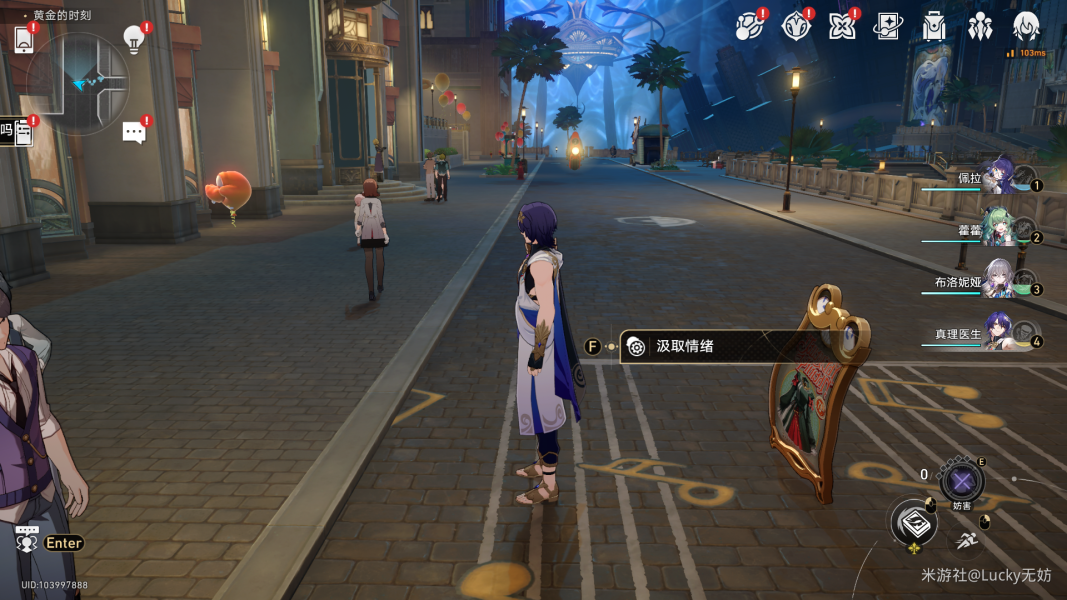Open the compass-star icon with red alert
This screenshot has width=1067, height=600.
point(795,27)
